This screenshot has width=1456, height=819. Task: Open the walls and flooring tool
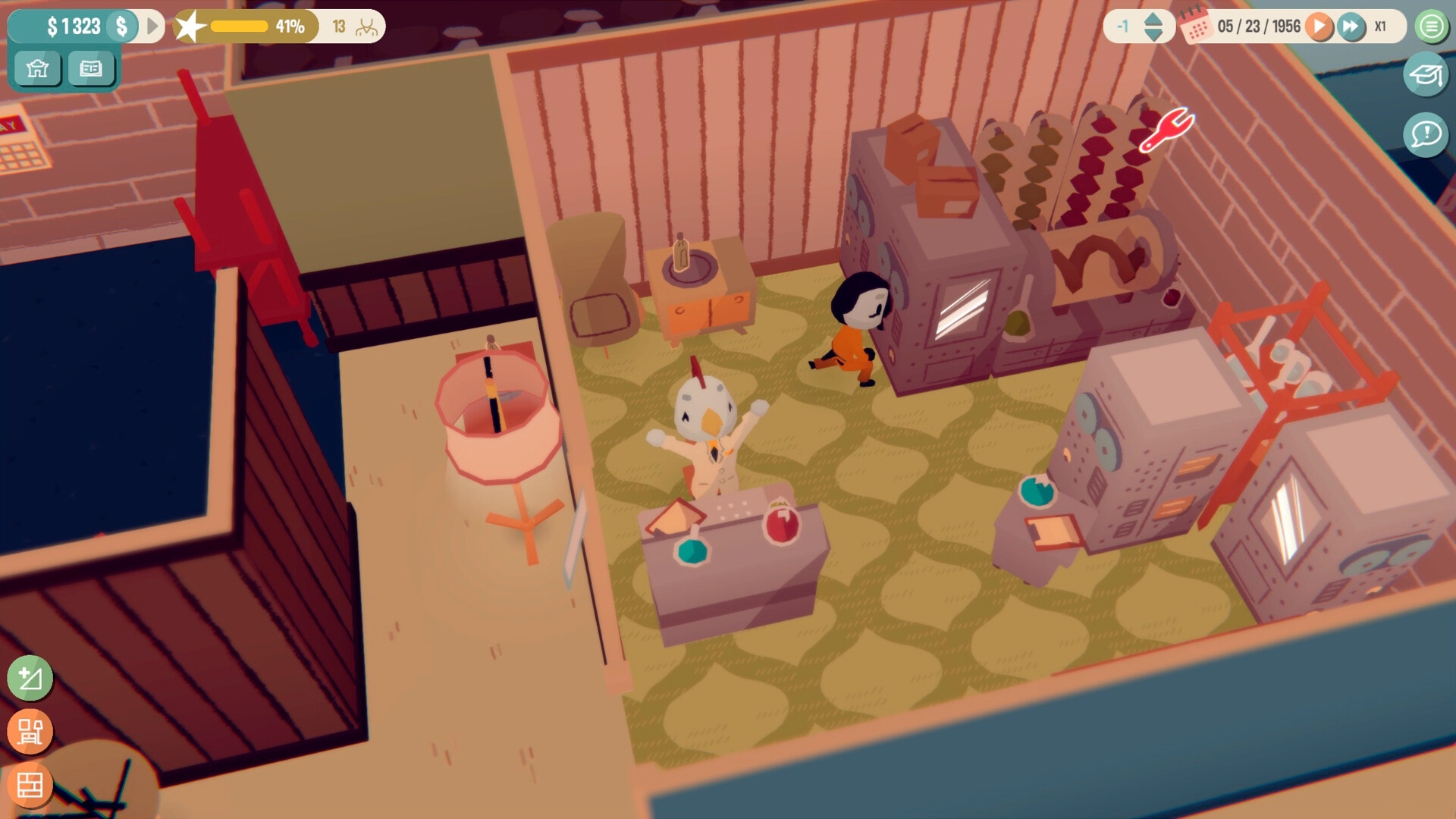tap(29, 786)
